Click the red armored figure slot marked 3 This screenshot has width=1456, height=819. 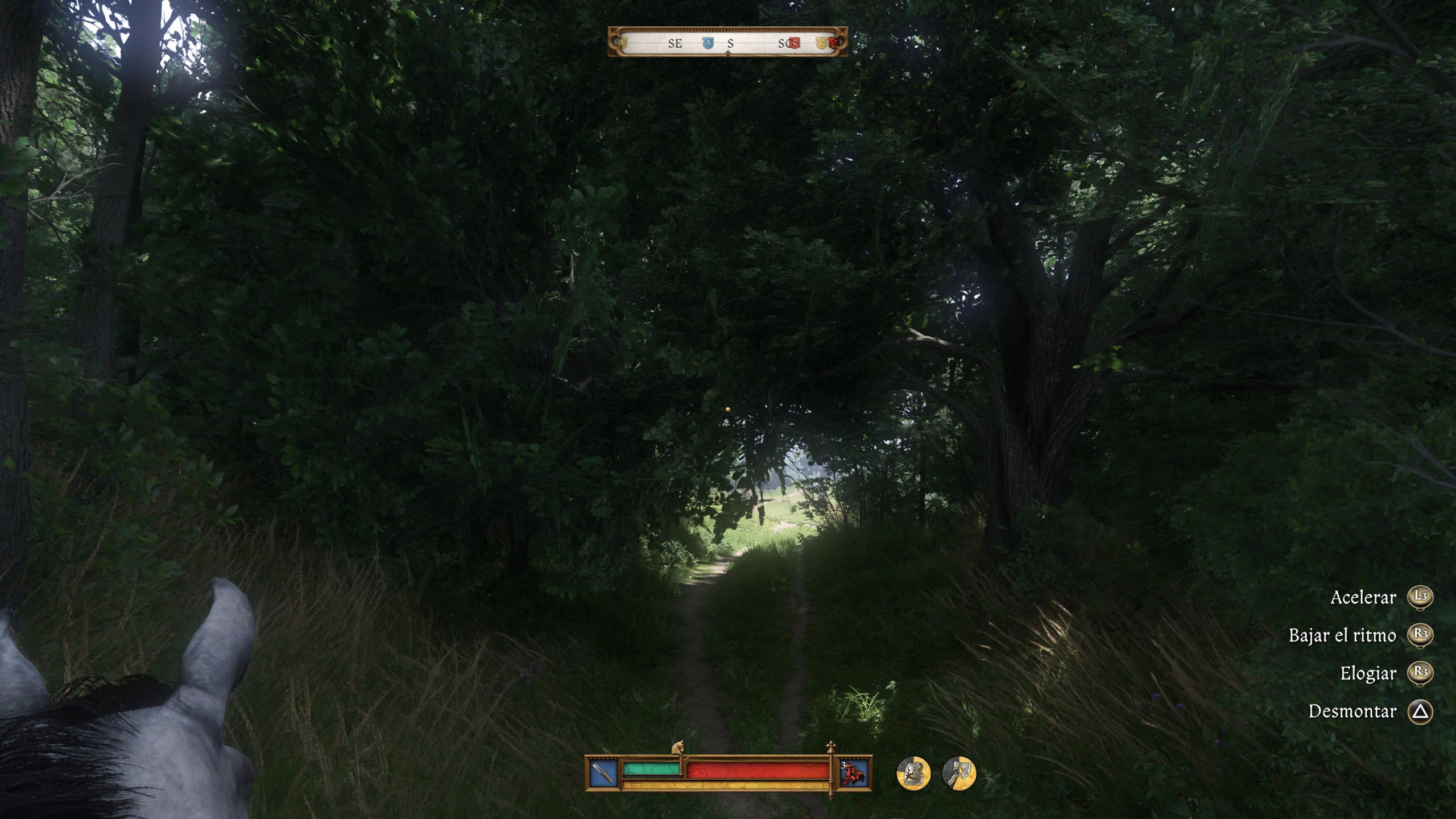[x=855, y=773]
